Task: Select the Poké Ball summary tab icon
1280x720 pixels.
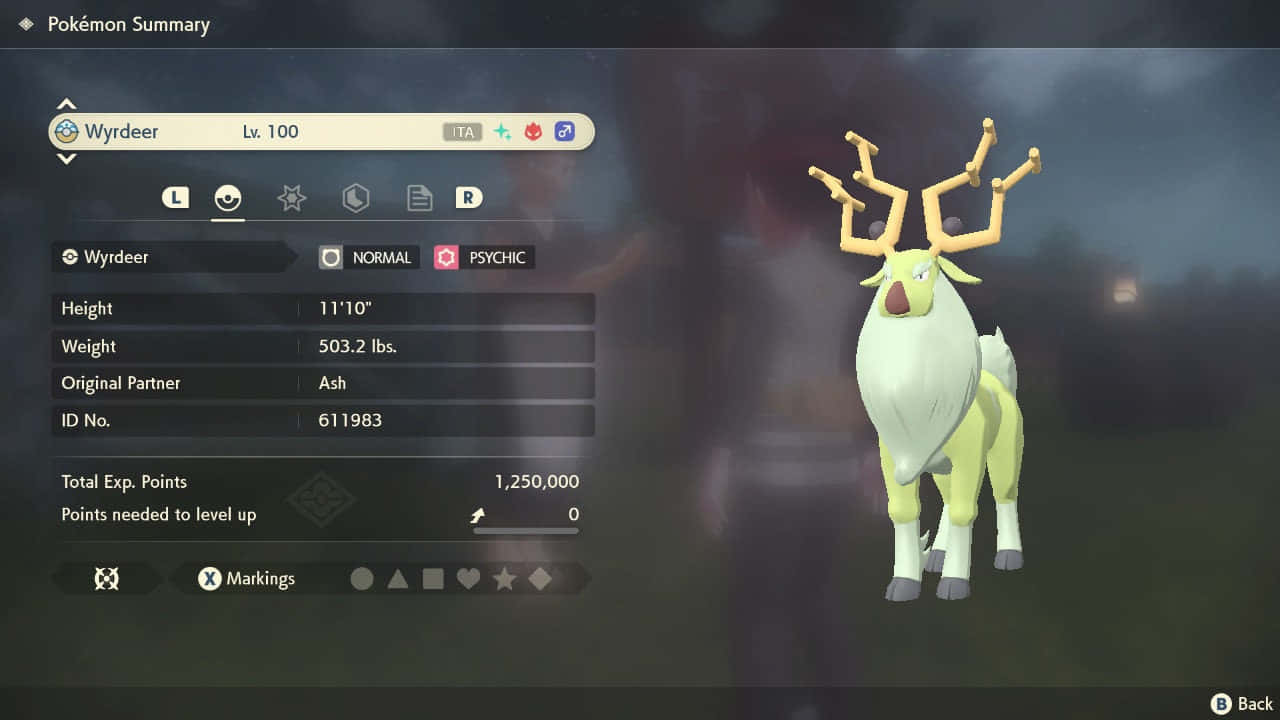Action: (228, 197)
